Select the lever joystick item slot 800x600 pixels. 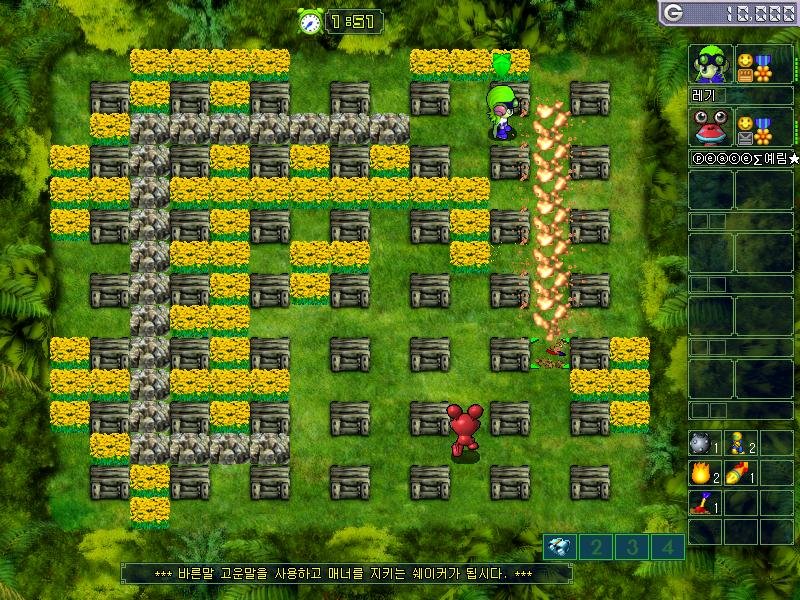[701, 503]
